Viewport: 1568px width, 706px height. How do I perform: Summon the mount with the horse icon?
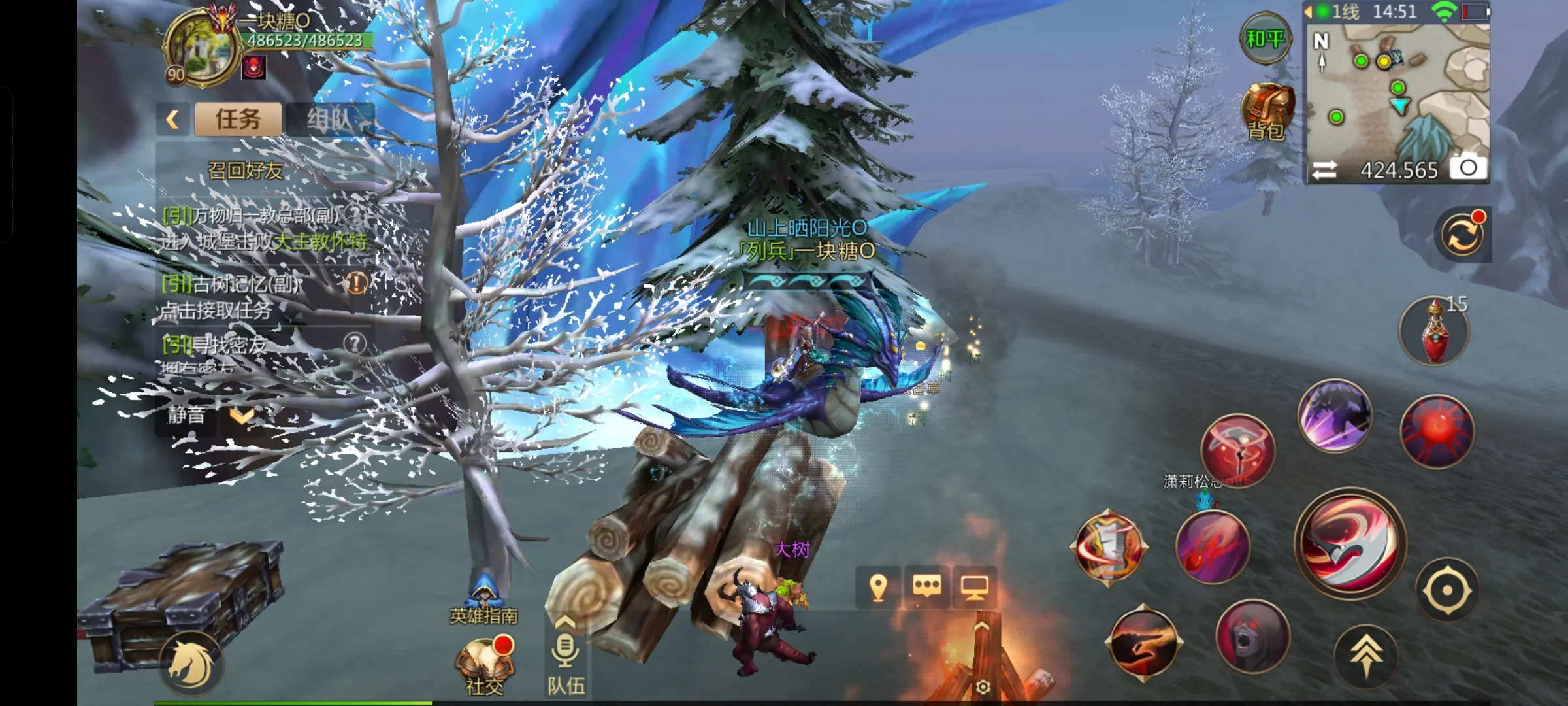191,665
